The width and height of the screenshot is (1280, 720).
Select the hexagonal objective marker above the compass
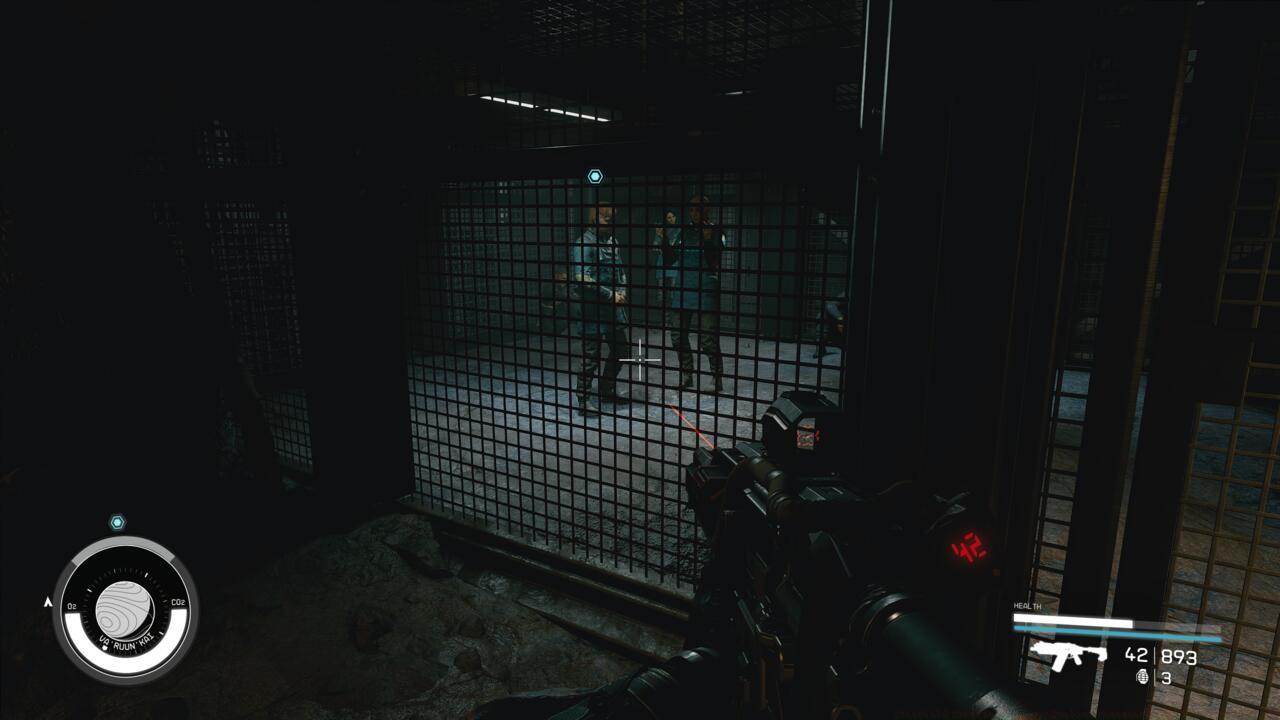(x=117, y=521)
